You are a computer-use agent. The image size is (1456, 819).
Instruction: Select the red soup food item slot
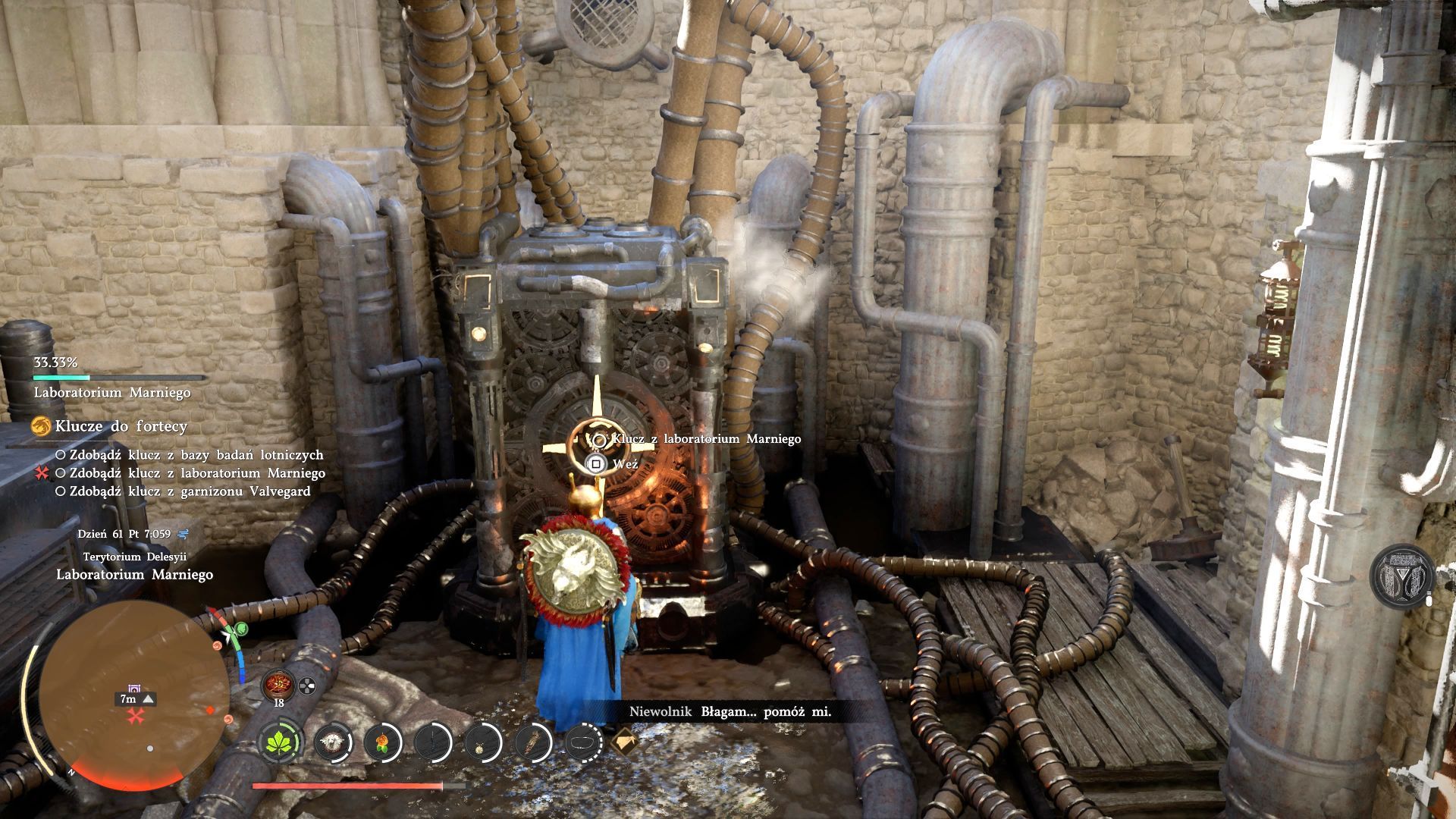[277, 684]
